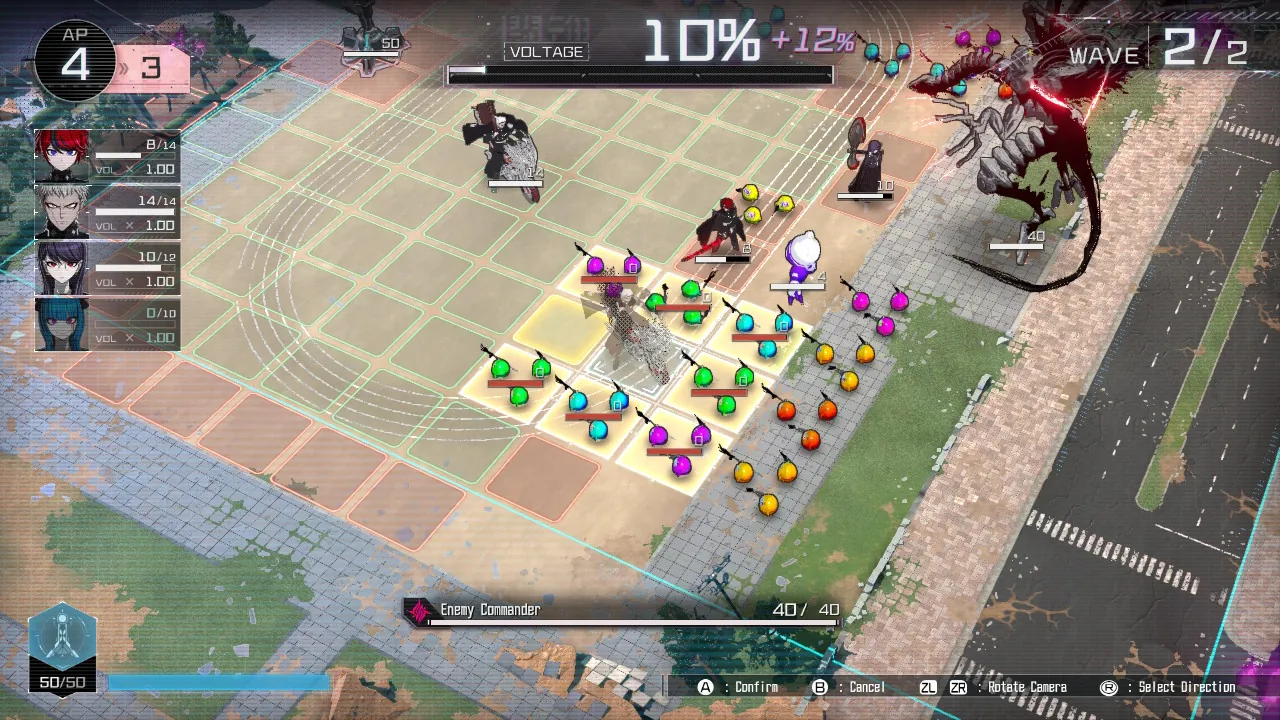Click the Enemy Commander 40/40 HP bar
Image resolution: width=1280 pixels, height=720 pixels.
630,621
